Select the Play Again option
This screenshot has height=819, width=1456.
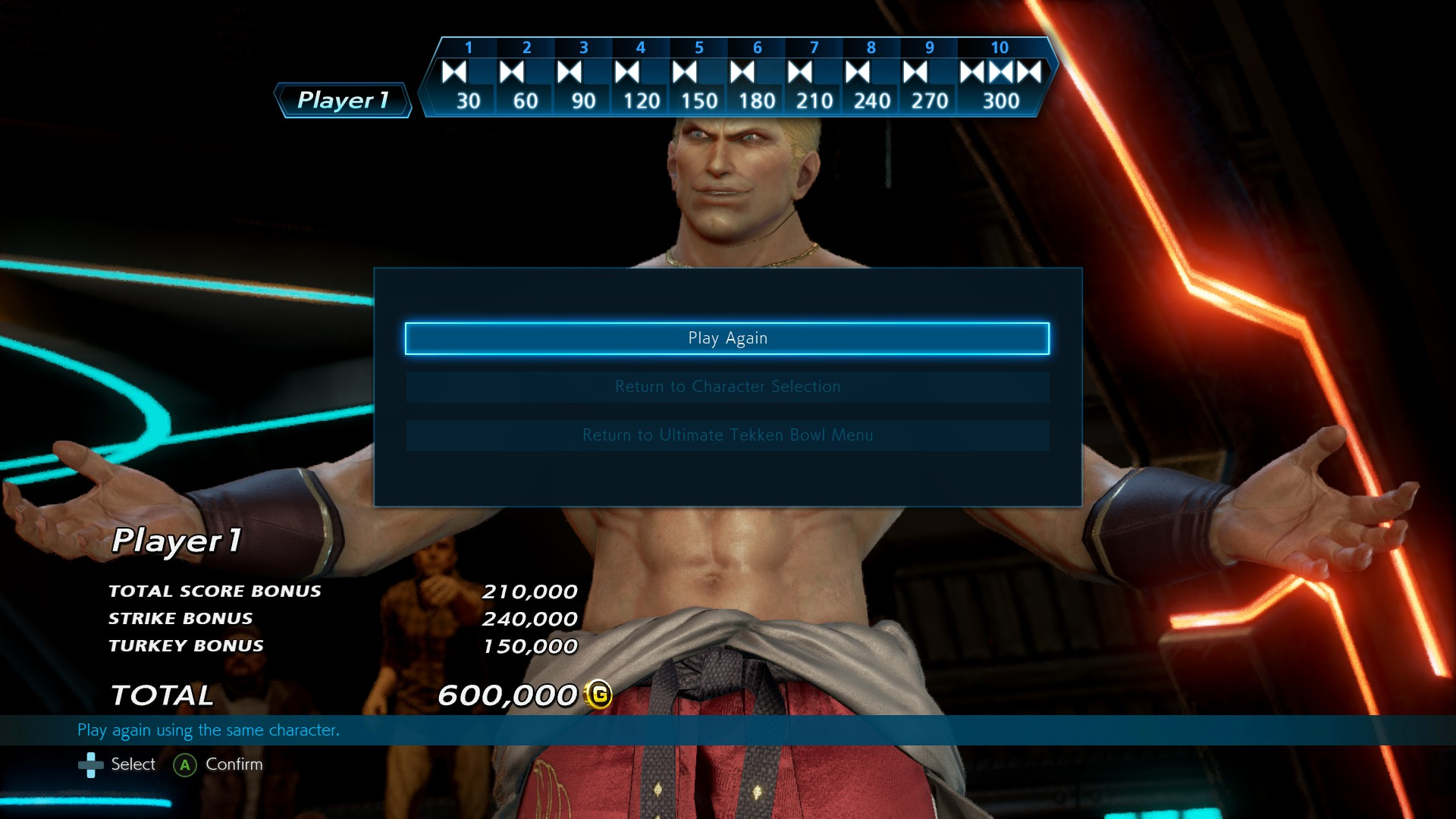727,338
